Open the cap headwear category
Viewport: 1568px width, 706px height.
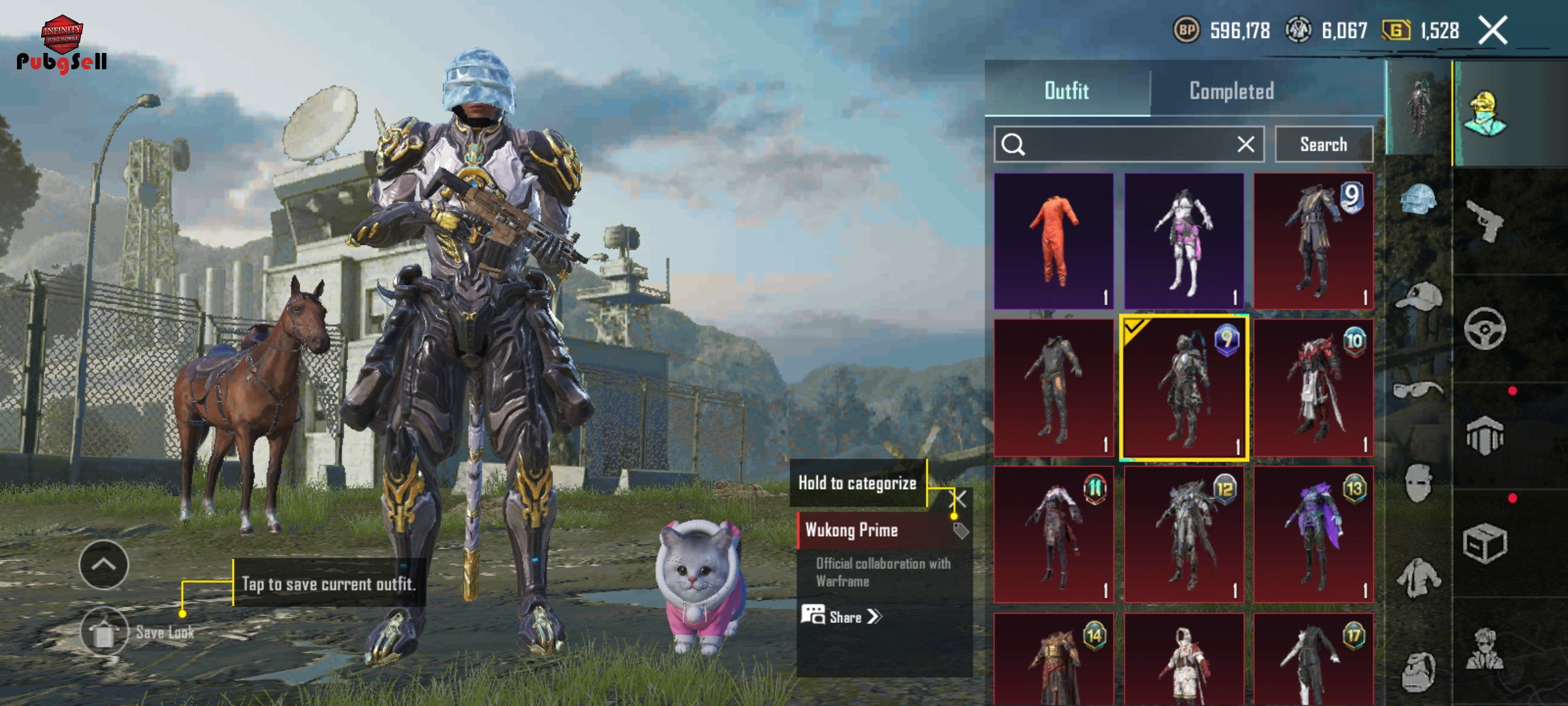pyautogui.click(x=1418, y=297)
